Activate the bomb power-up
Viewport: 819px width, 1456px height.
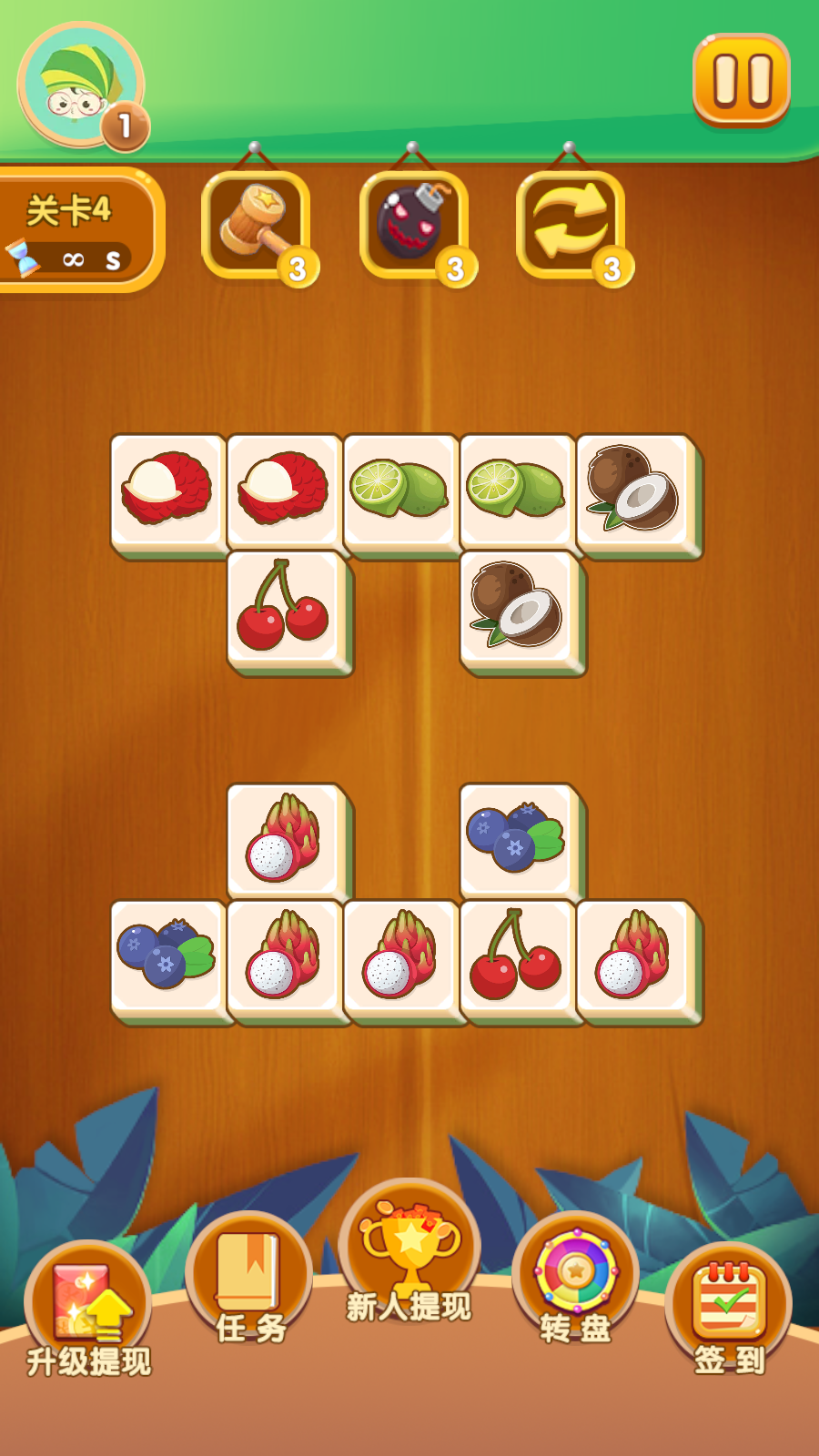tap(414, 226)
